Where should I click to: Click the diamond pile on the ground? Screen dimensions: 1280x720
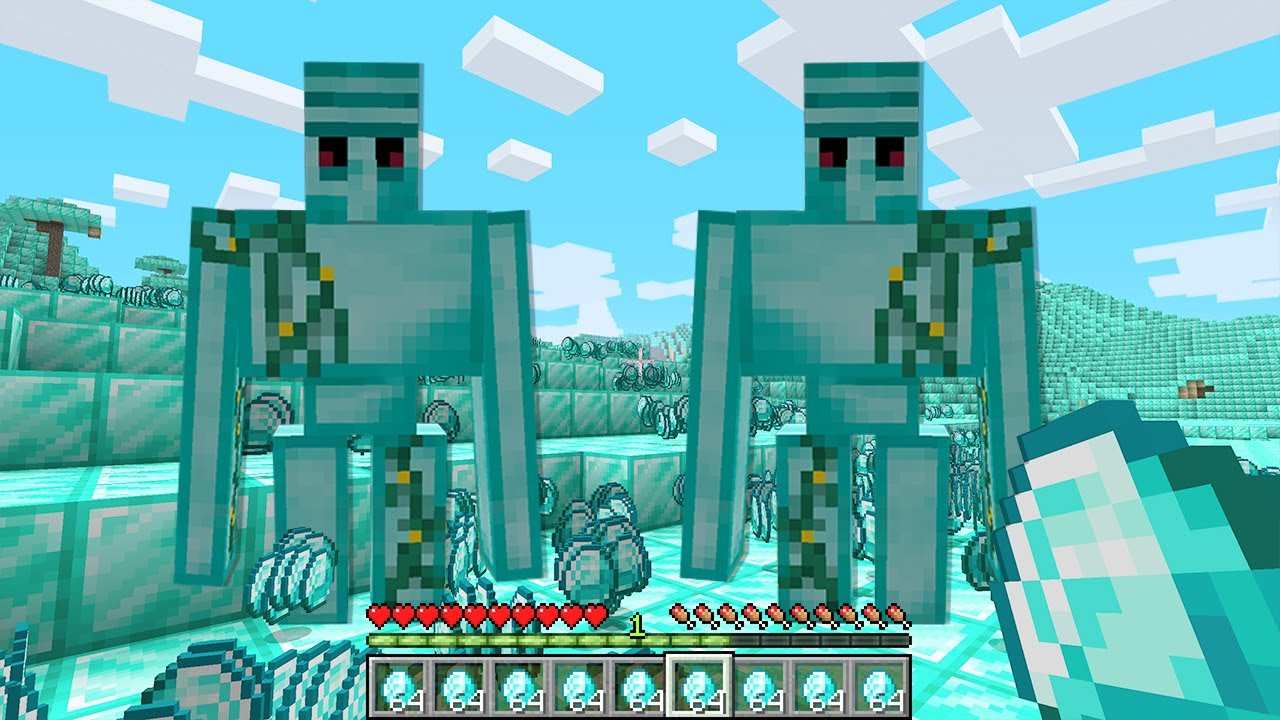pos(600,545)
